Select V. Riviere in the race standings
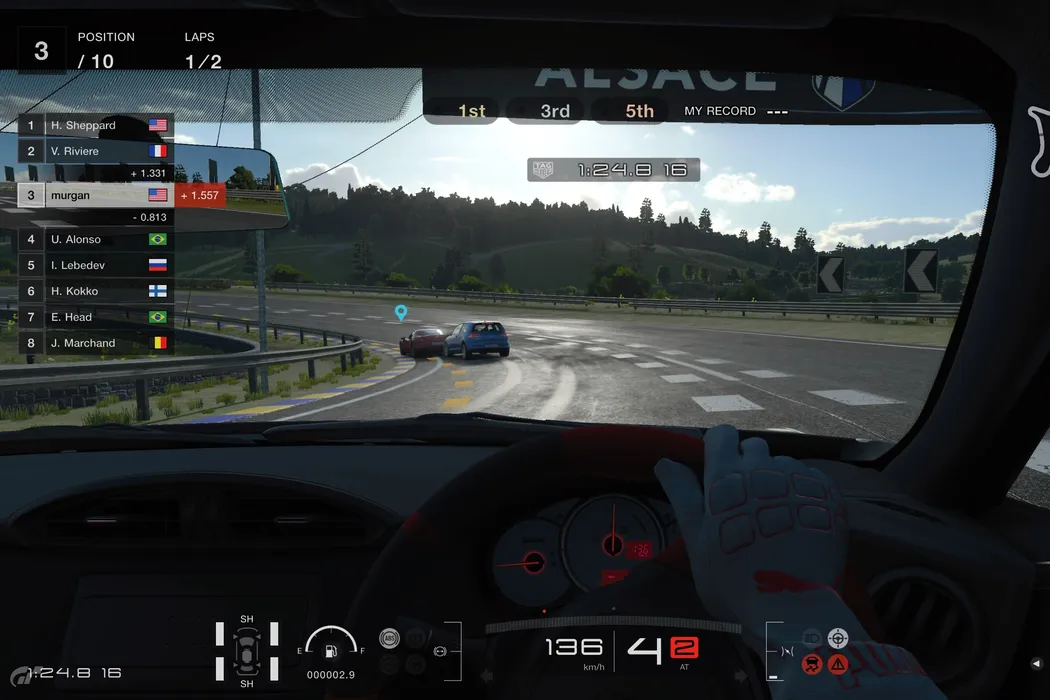 pos(96,152)
